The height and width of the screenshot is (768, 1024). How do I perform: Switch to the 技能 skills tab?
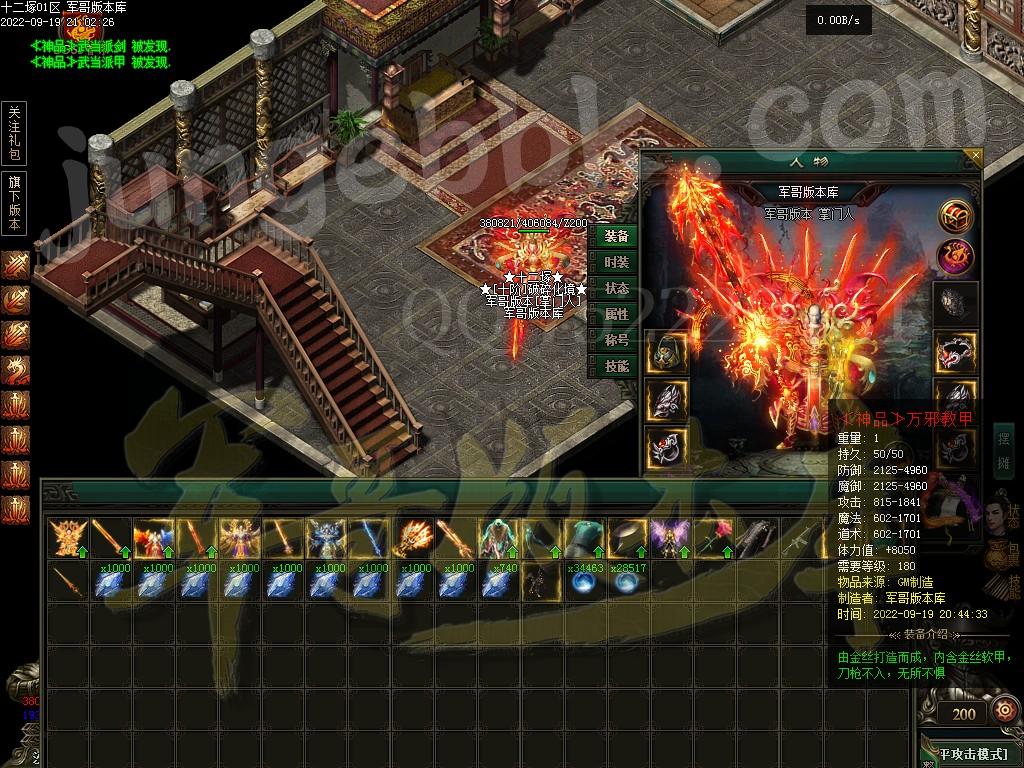[617, 367]
